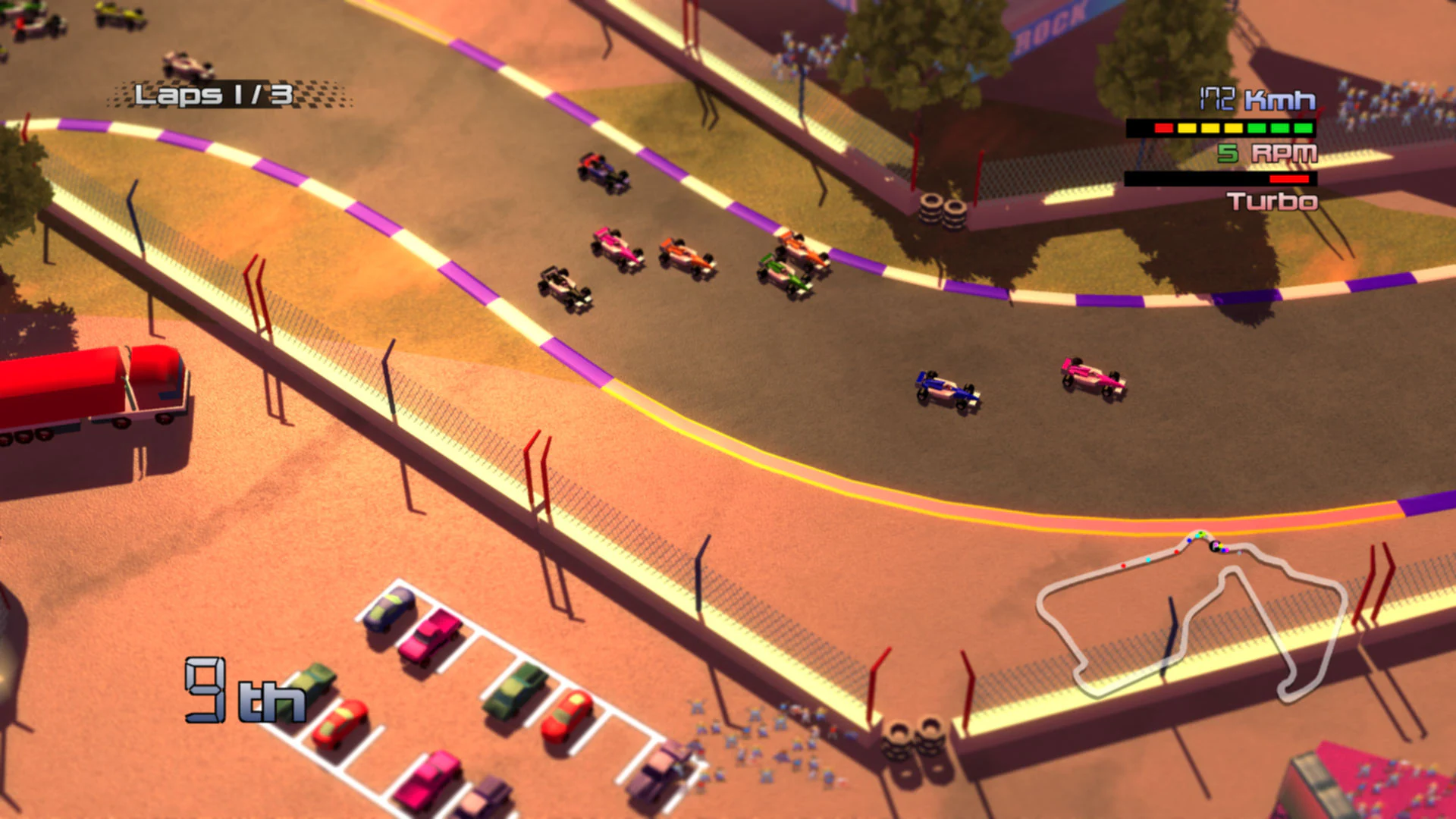Click the orange race car mid-track
Viewport: 1456px width, 819px height.
685,259
